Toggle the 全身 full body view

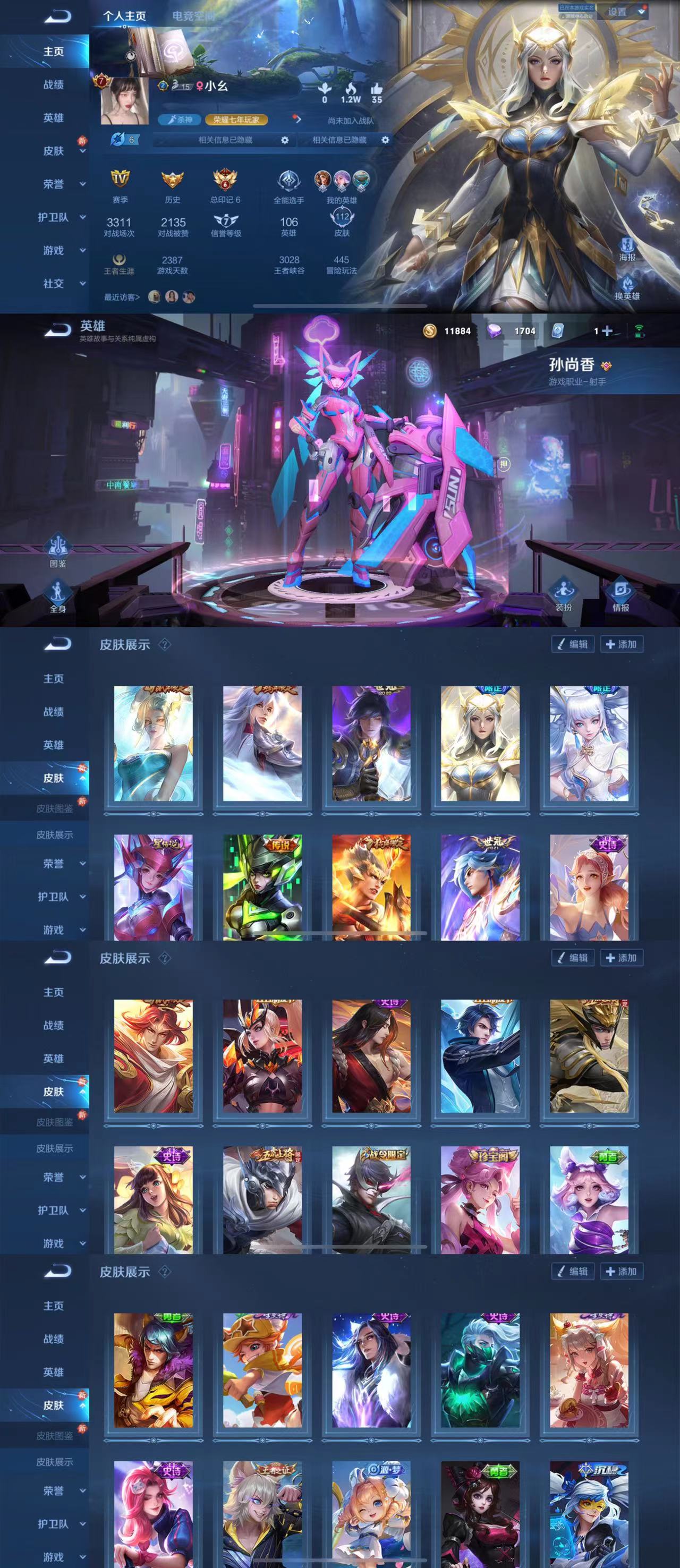tap(58, 595)
